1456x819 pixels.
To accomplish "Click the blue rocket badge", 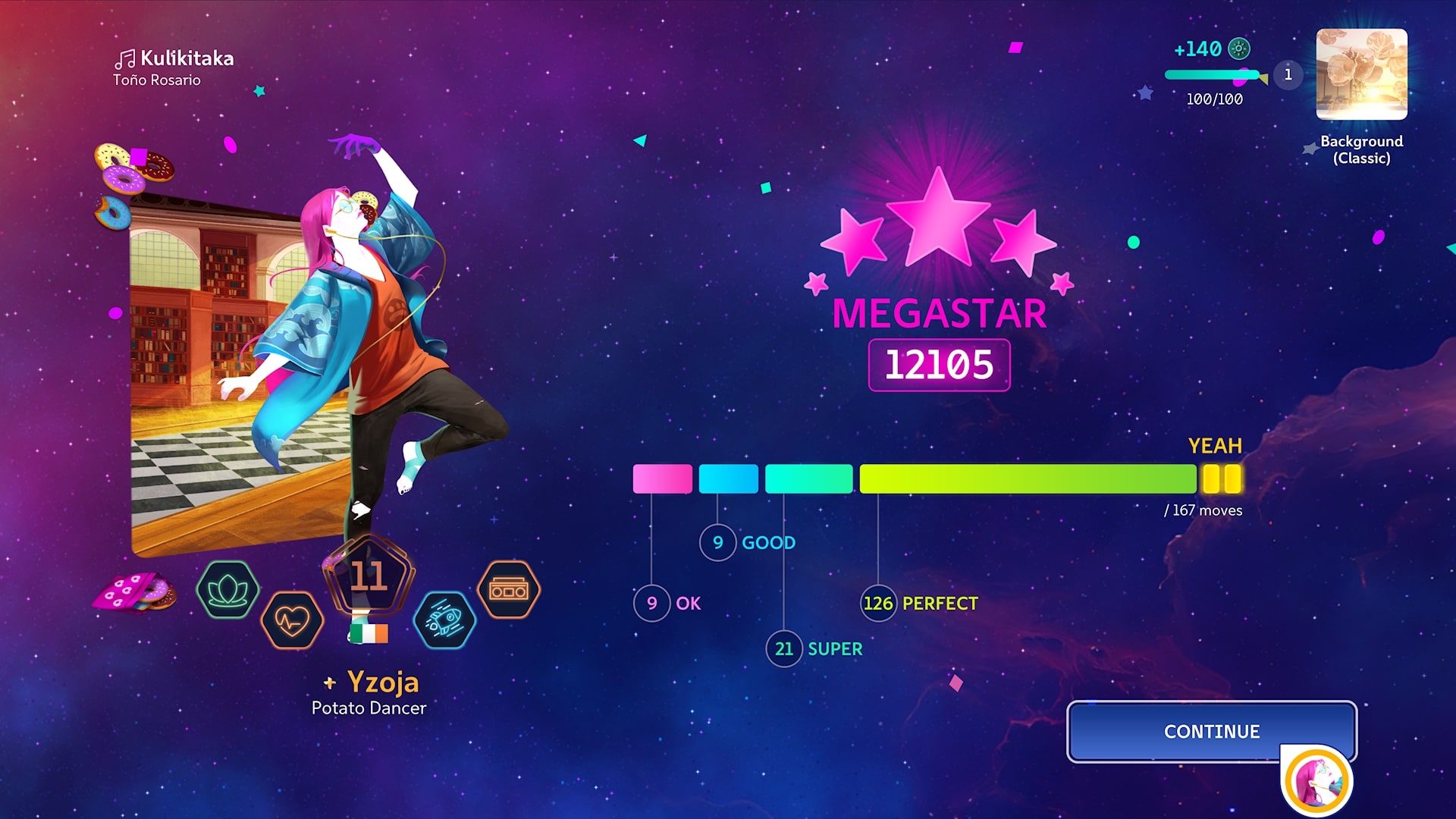I will click(x=444, y=620).
